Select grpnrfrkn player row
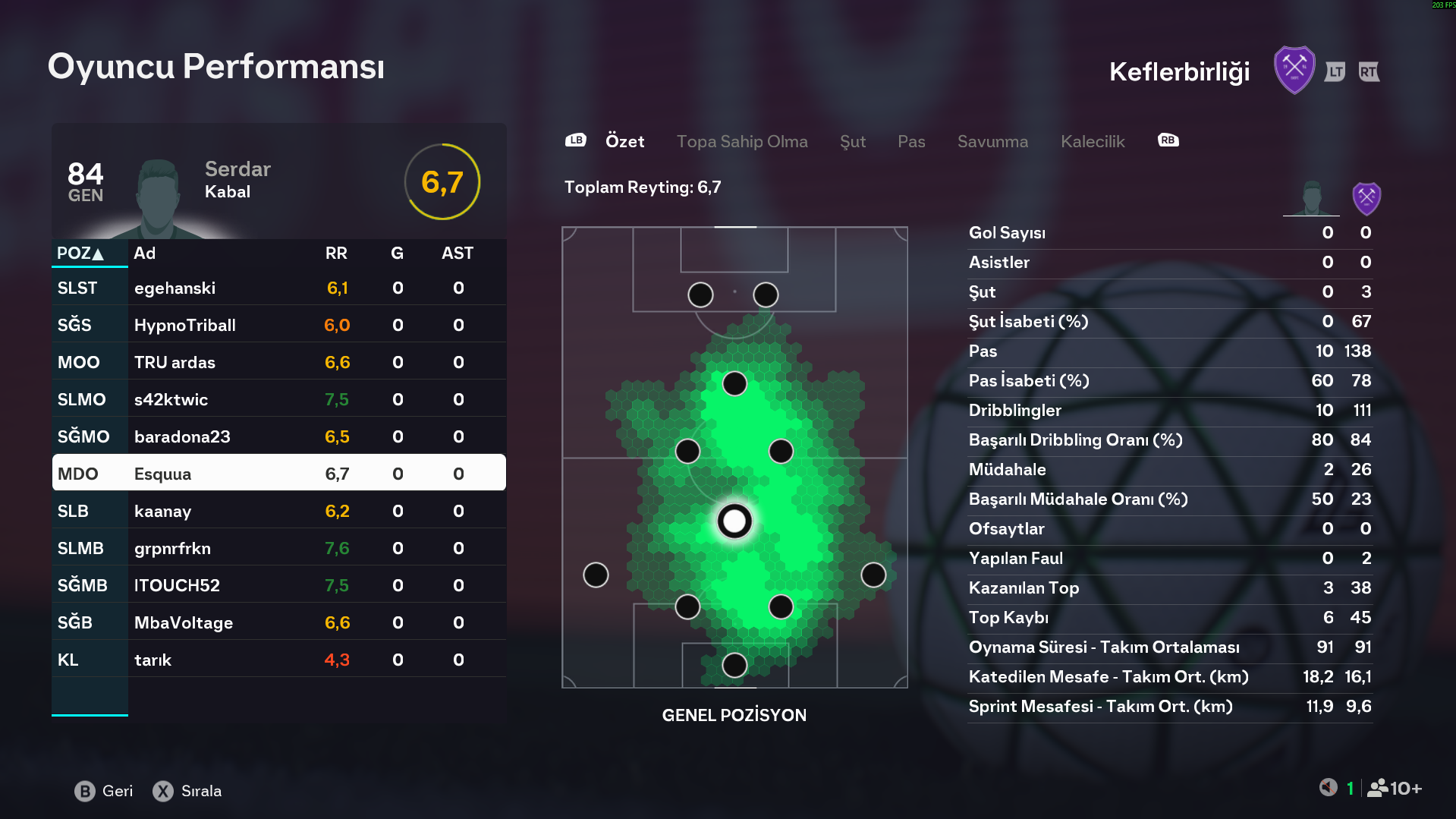Viewport: 1456px width, 819px height. point(278,549)
